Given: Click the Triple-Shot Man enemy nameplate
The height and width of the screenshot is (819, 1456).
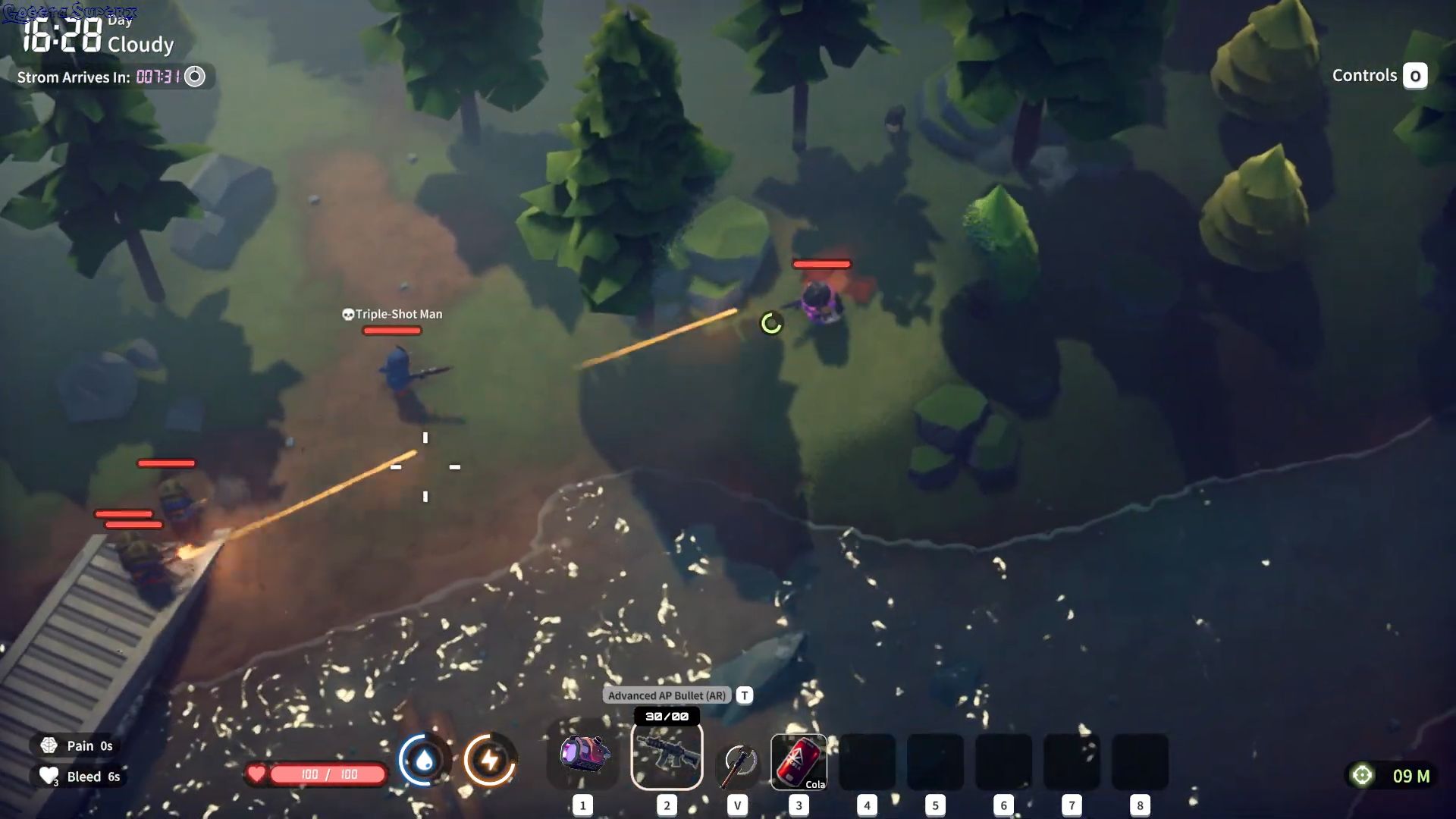Looking at the screenshot, I should [394, 313].
